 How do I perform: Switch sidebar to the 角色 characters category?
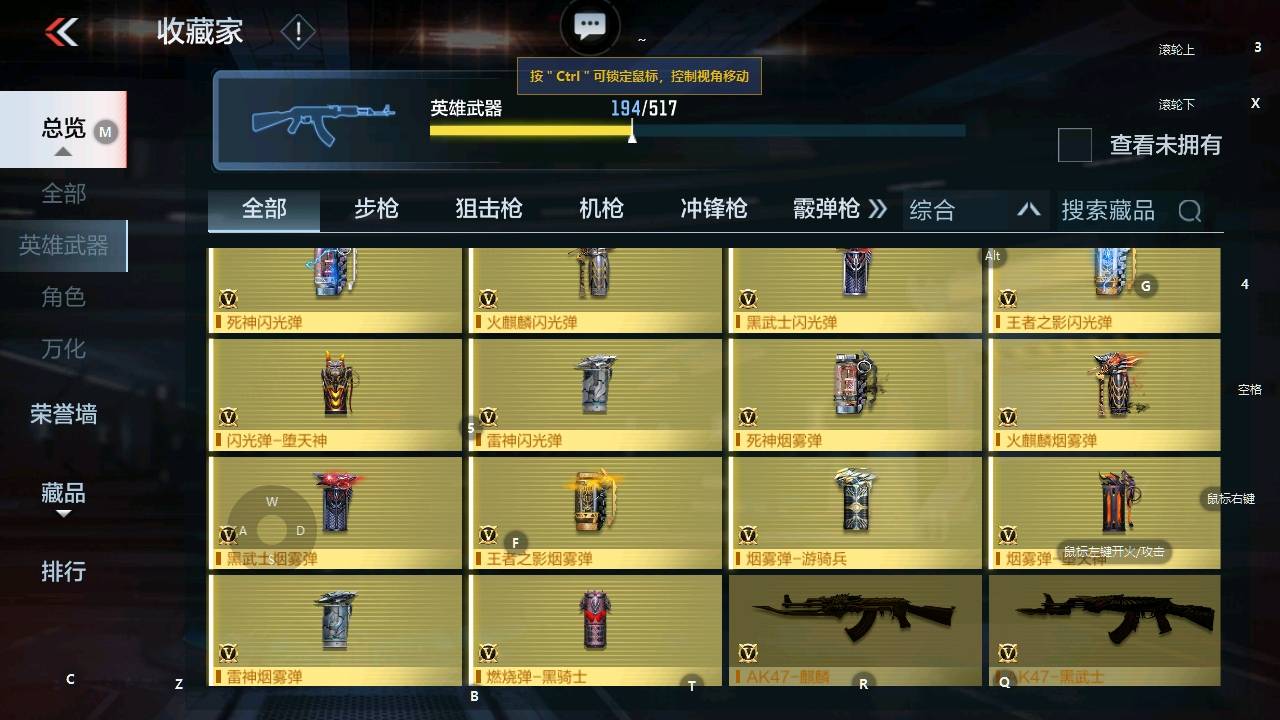[x=62, y=297]
